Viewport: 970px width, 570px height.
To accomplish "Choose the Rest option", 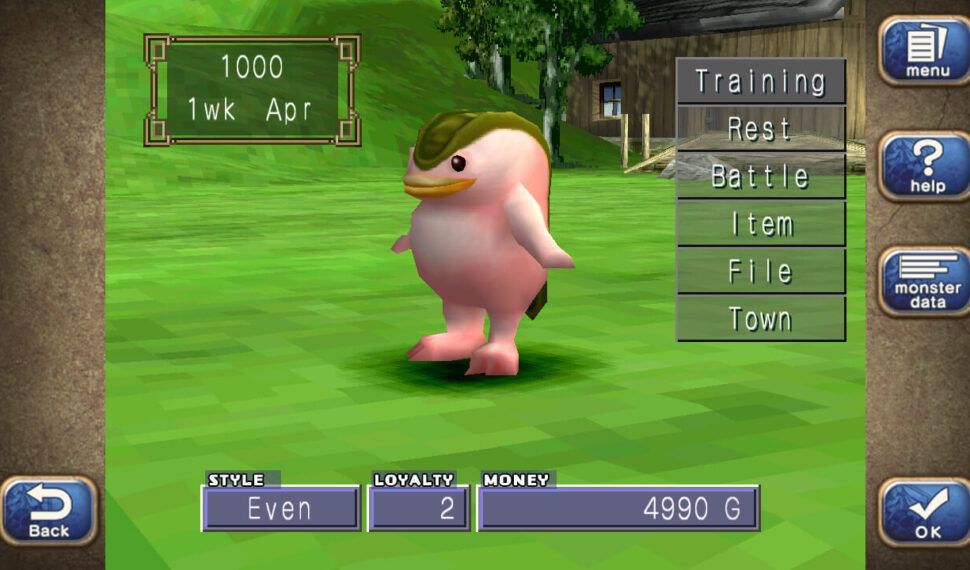I will [x=760, y=129].
